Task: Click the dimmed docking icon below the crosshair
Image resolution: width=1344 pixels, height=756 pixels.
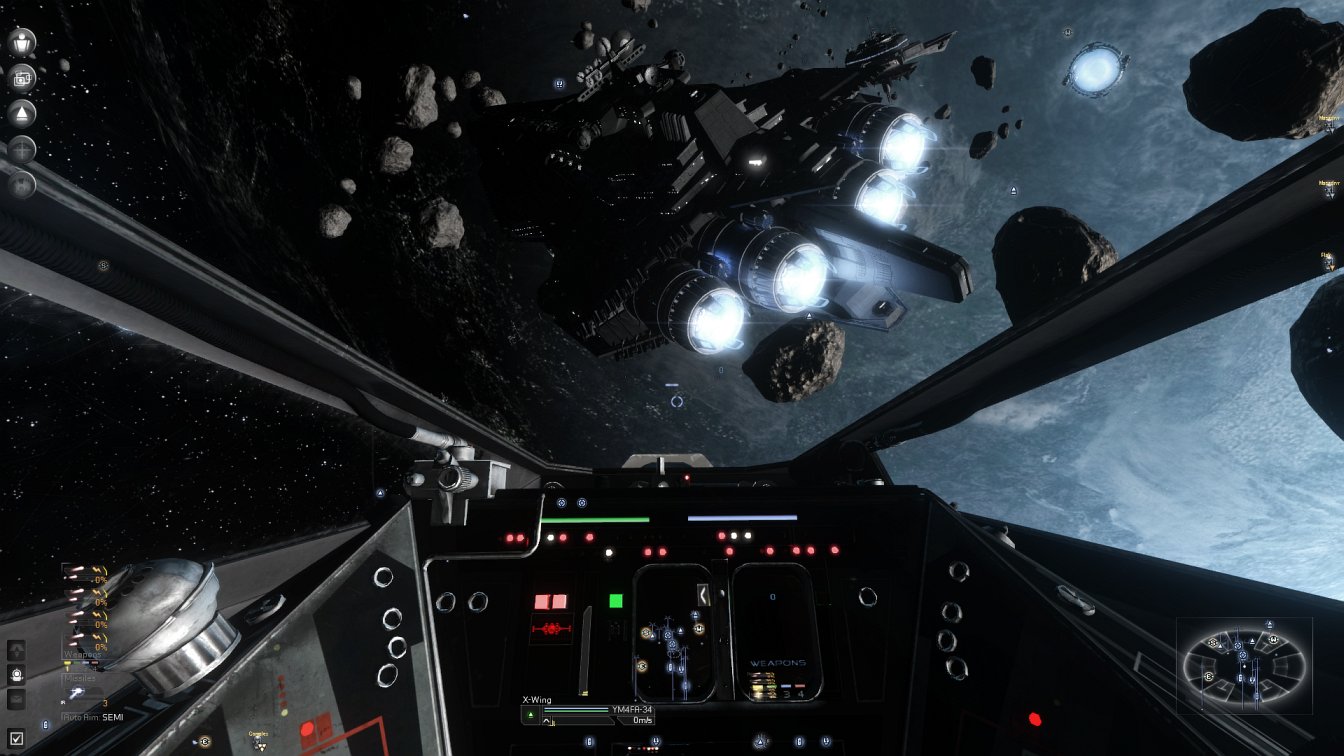Action: [22, 184]
